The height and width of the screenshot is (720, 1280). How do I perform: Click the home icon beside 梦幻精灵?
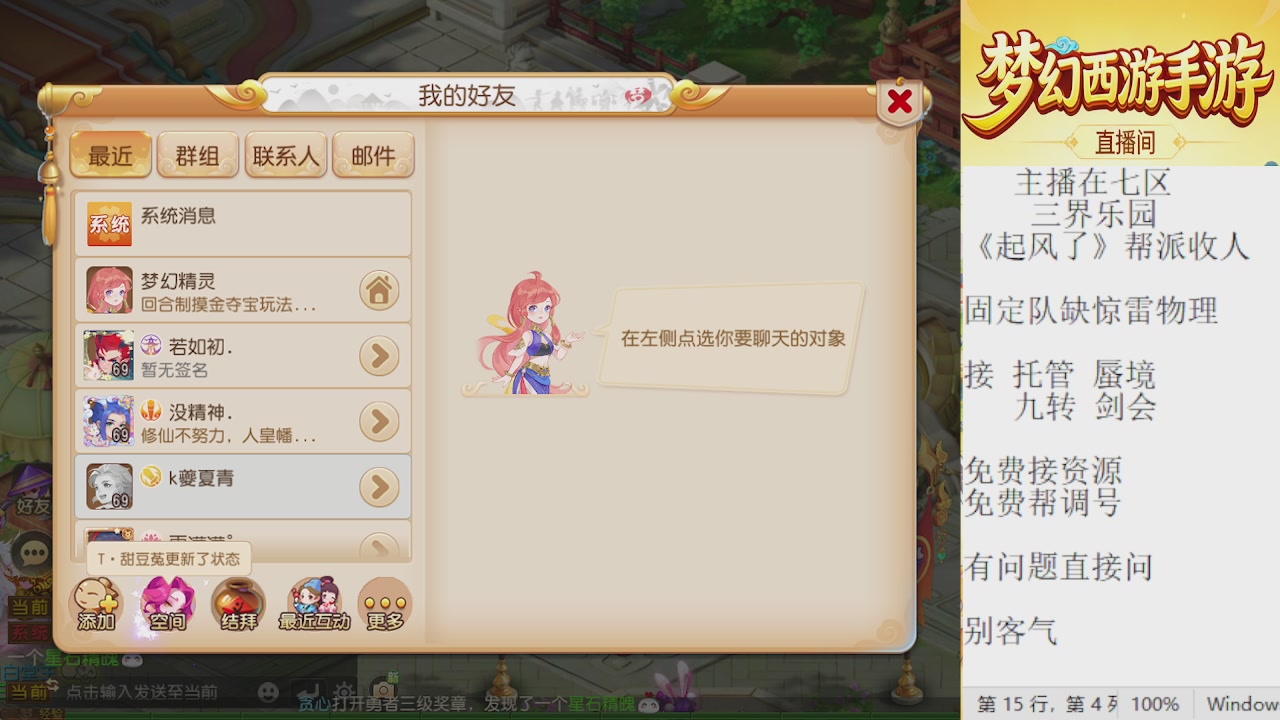379,290
